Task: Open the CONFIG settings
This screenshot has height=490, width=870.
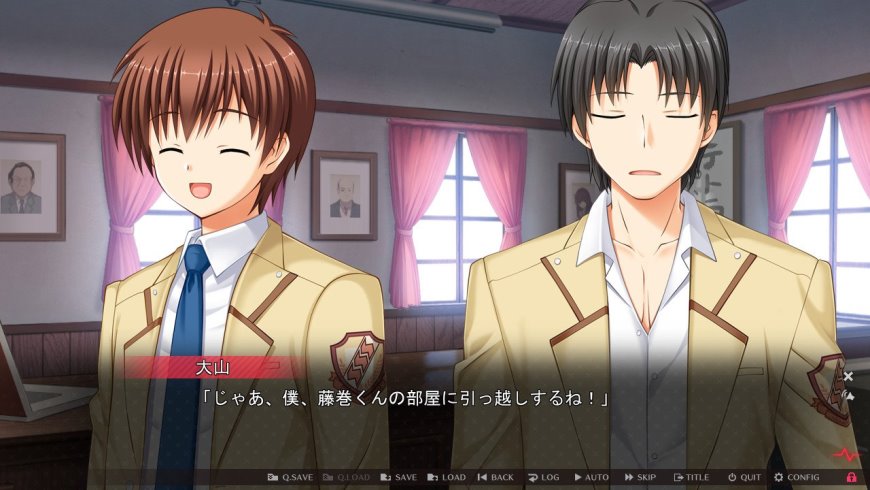Action: pos(797,478)
